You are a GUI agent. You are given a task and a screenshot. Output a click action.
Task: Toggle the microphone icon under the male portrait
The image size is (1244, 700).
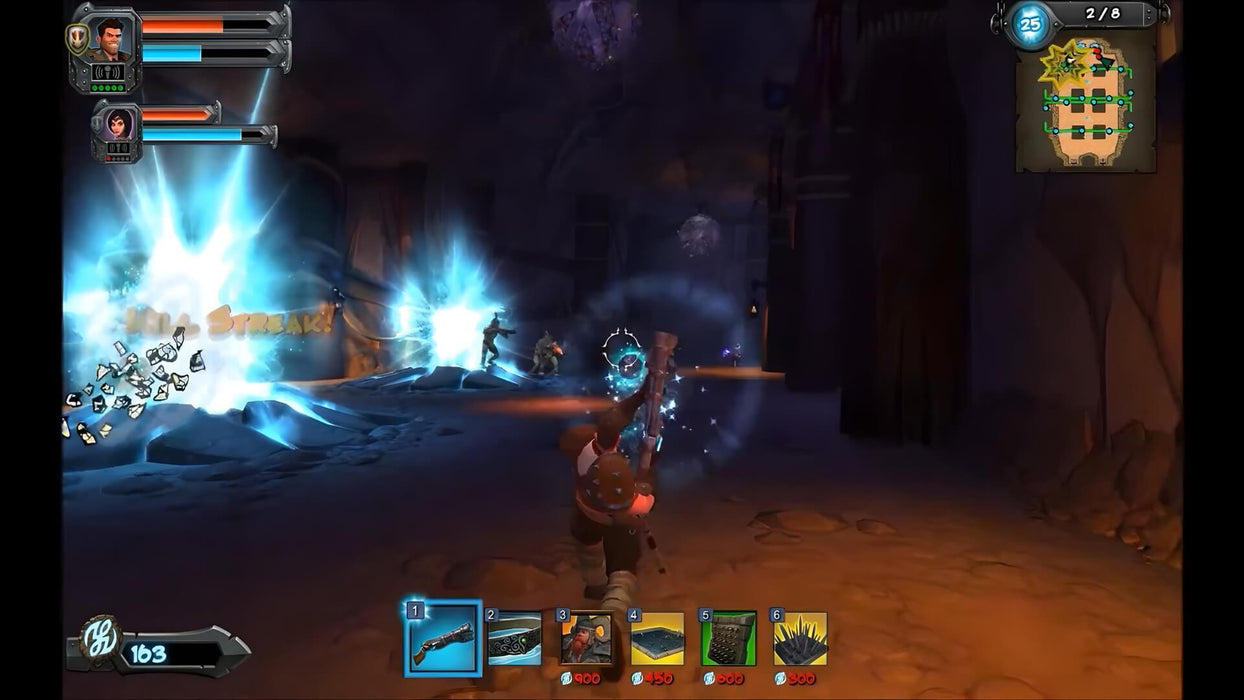click(x=108, y=72)
